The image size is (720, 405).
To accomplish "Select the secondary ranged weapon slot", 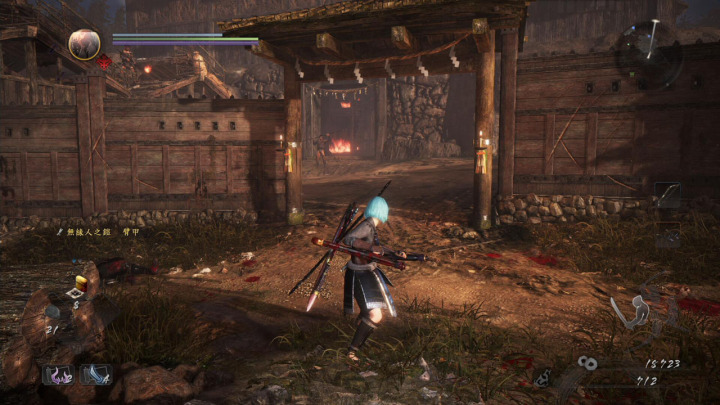I will point(667,236).
